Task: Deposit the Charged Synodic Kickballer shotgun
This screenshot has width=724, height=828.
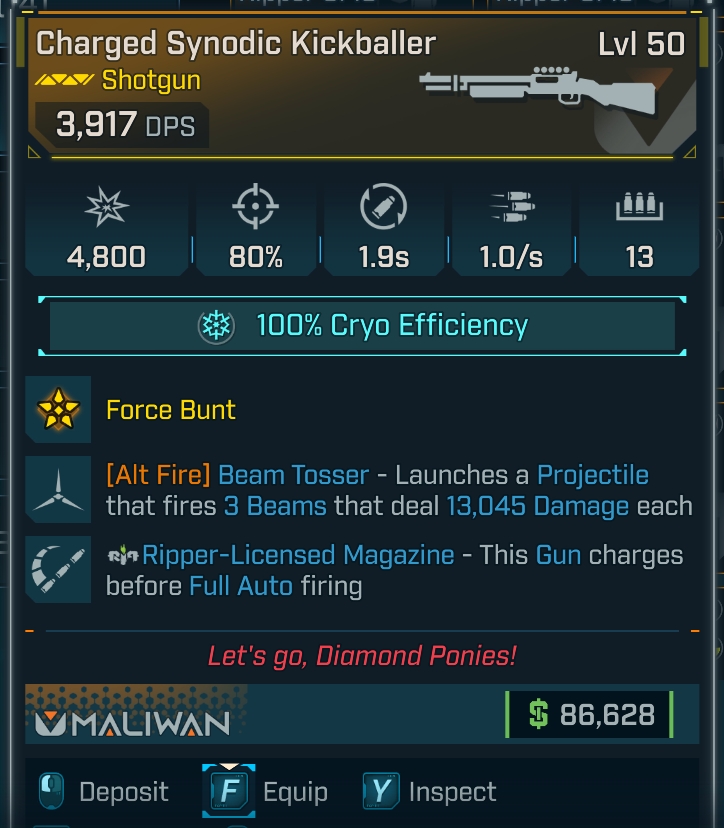Action: click(x=102, y=792)
